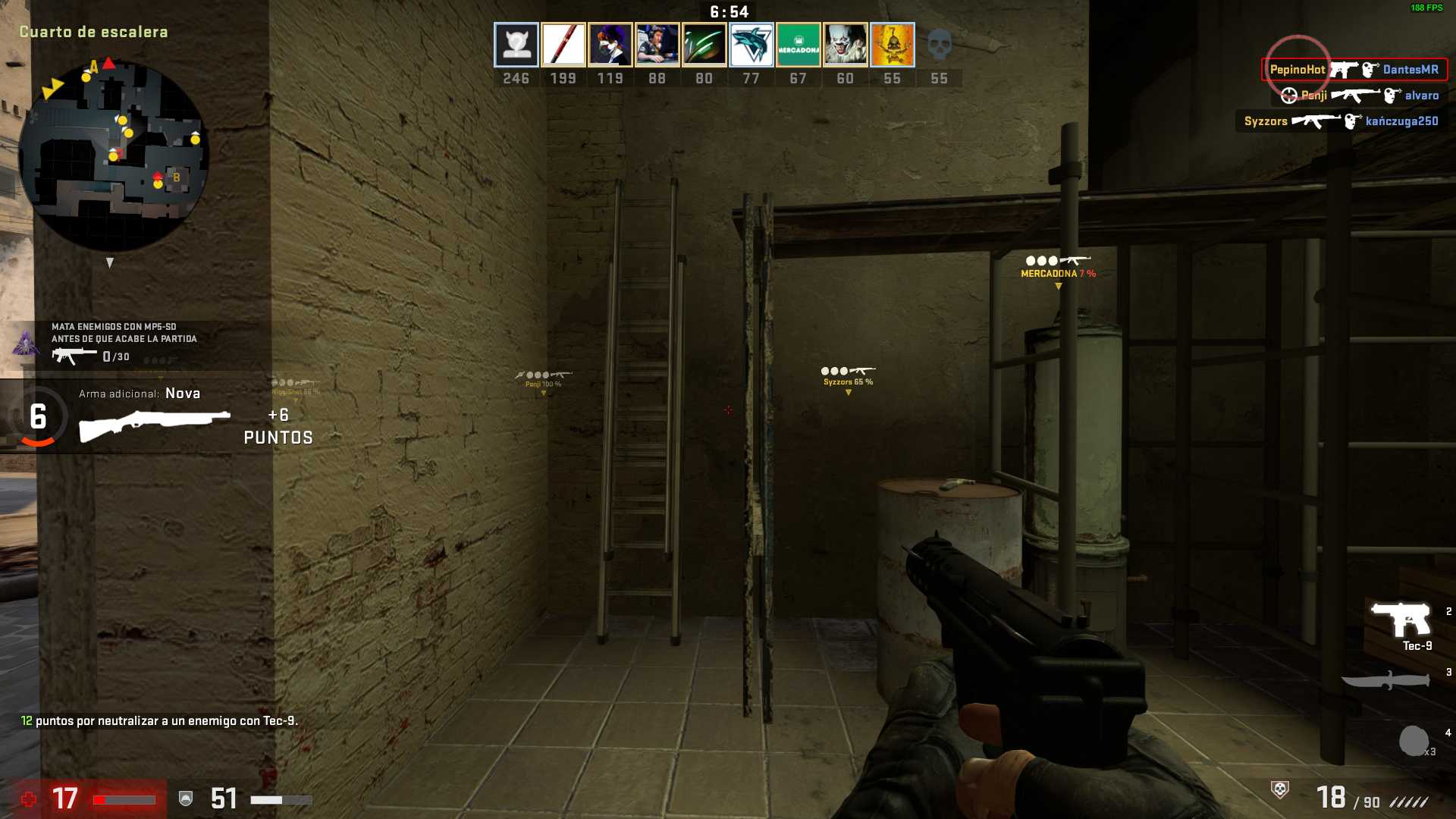The image size is (1456, 819).
Task: Click the Nova bonus weapon panel
Action: (155, 416)
